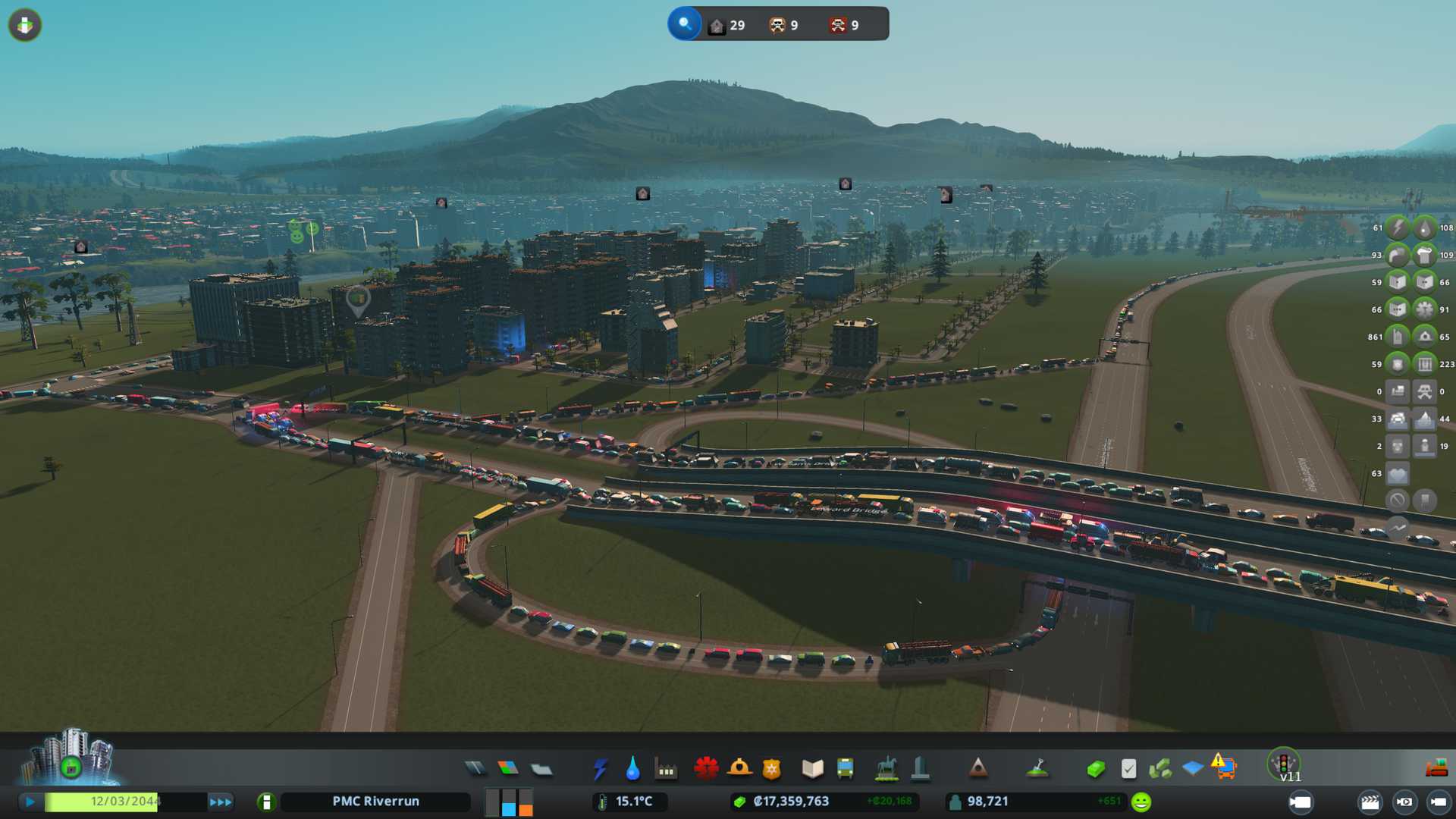Toggle the play/pause simulation button
1456x819 pixels.
30,802
